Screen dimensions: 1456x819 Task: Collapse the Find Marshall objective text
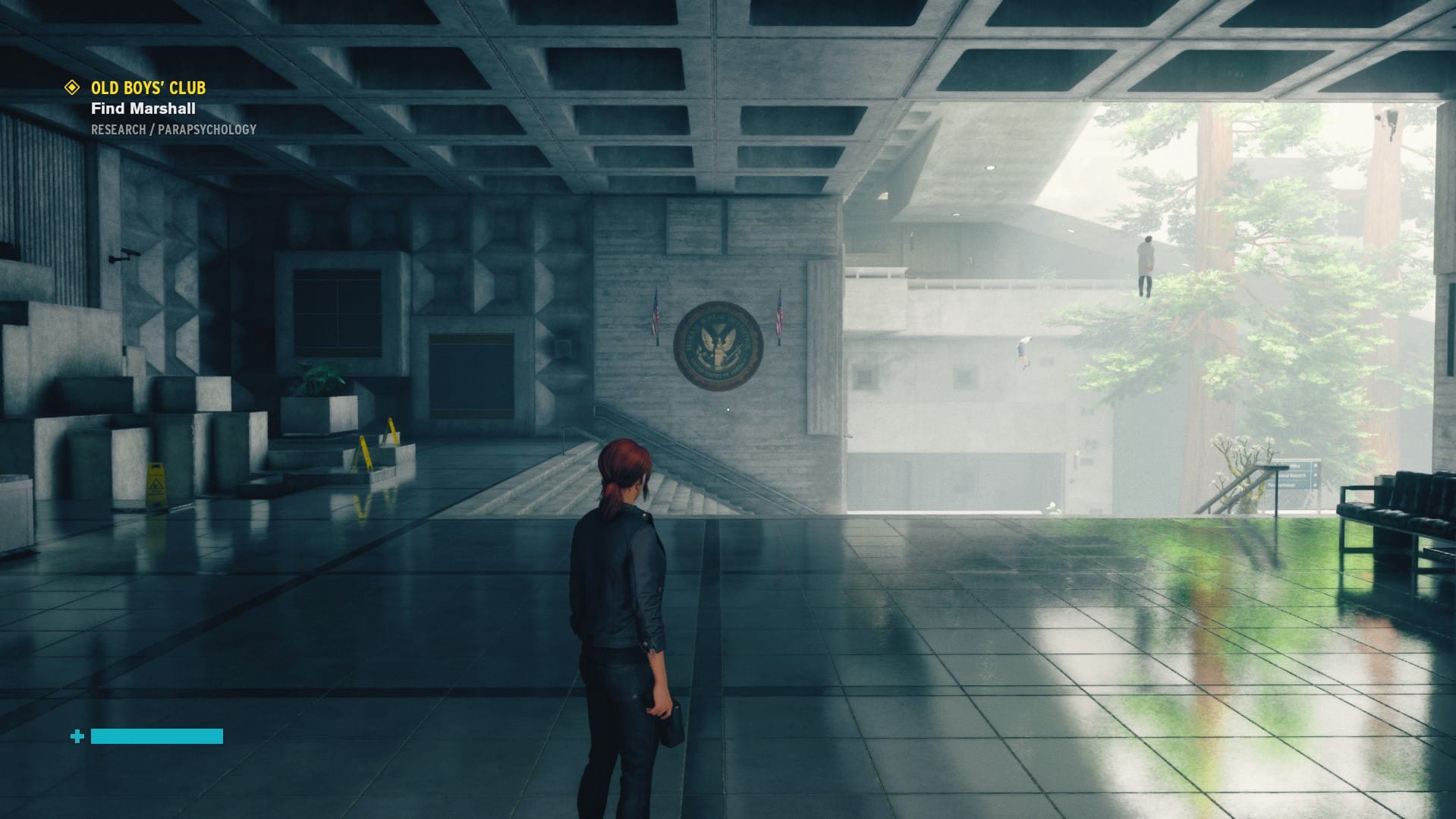coord(142,109)
